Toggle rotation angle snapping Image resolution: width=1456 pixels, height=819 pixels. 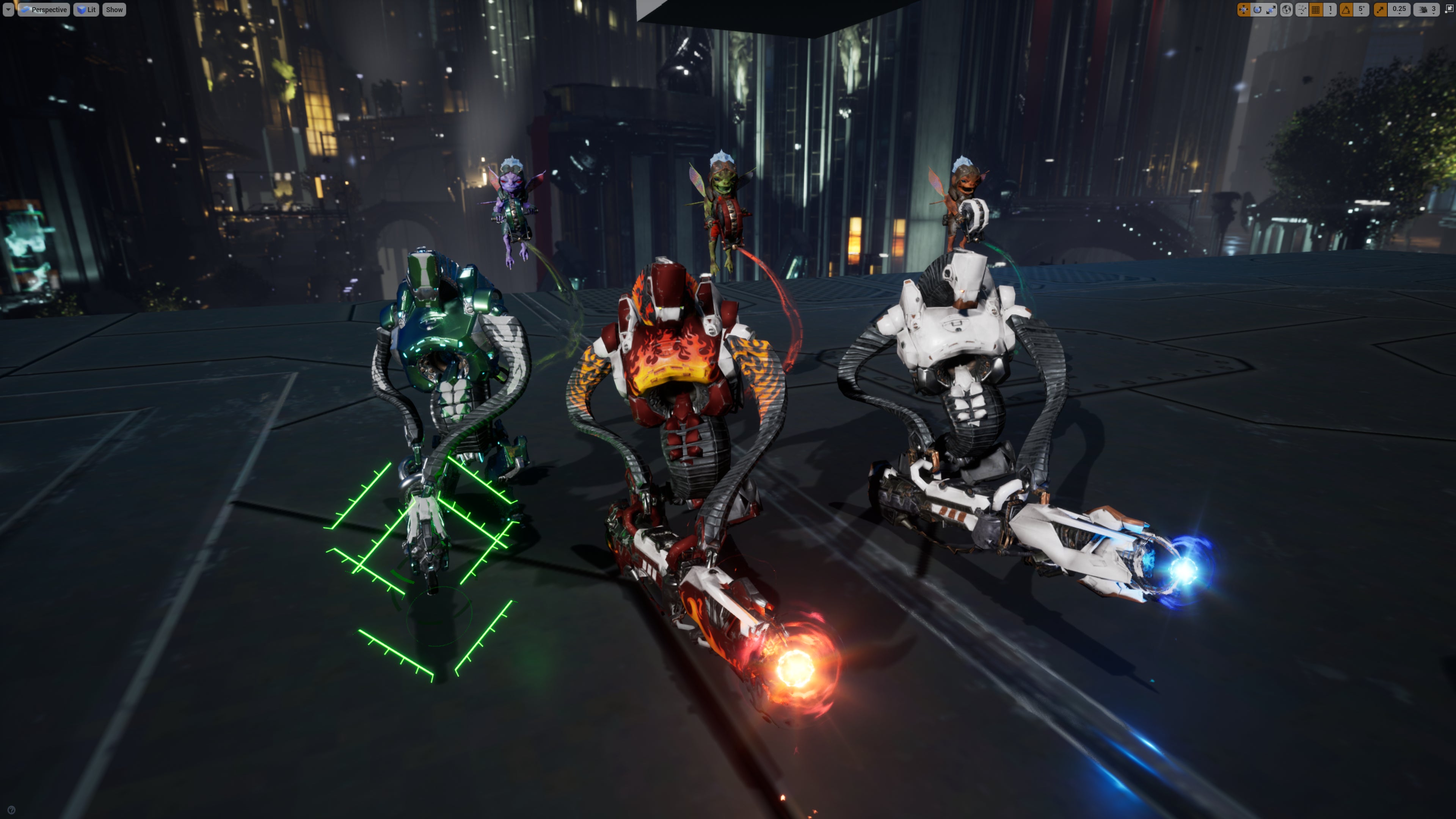pyautogui.click(x=1346, y=9)
